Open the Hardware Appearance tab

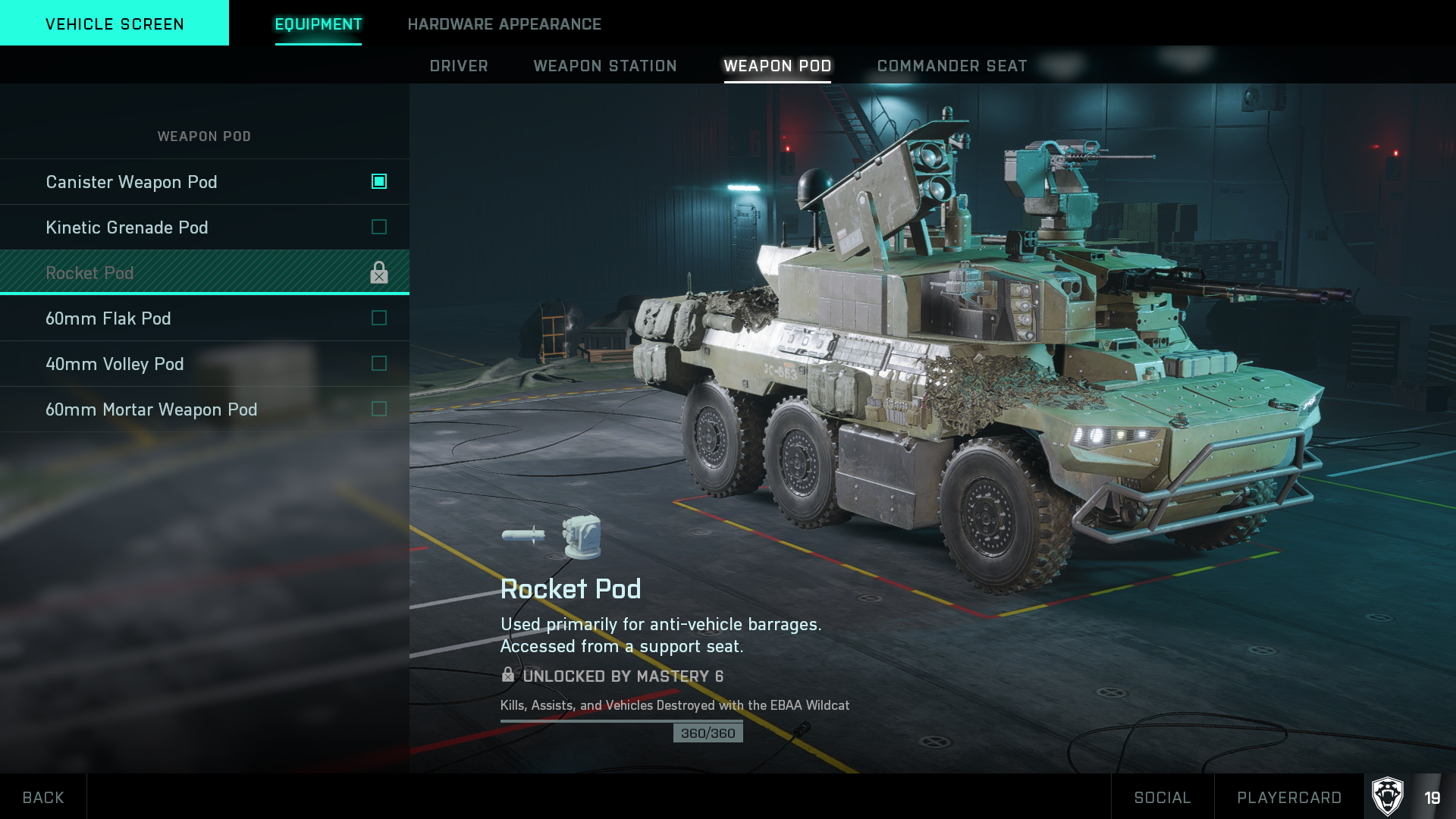504,24
